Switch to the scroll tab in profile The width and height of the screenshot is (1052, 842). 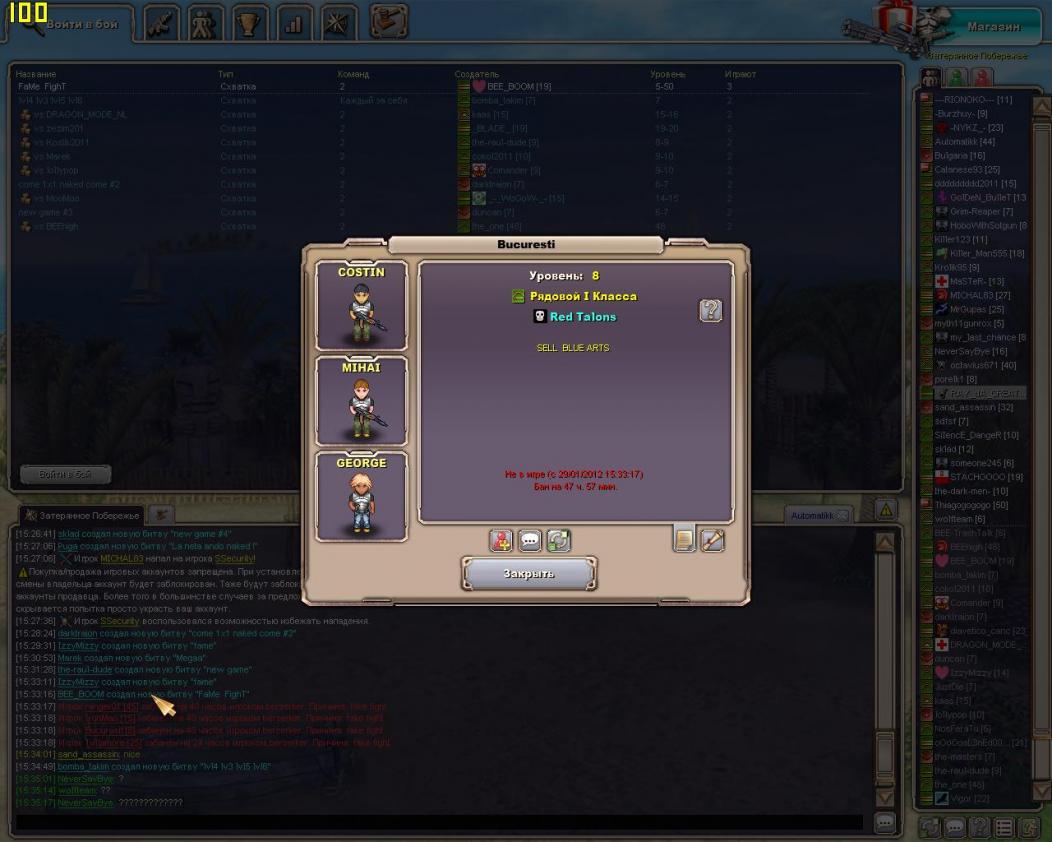click(713, 540)
